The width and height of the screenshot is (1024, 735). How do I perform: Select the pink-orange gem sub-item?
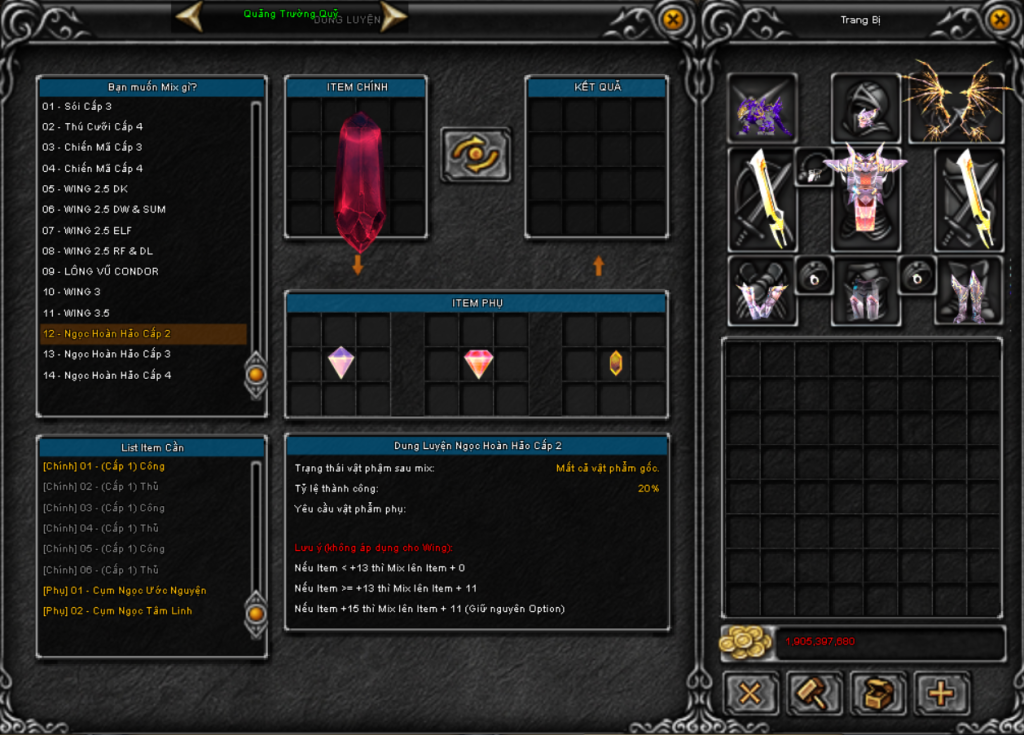coord(478,364)
